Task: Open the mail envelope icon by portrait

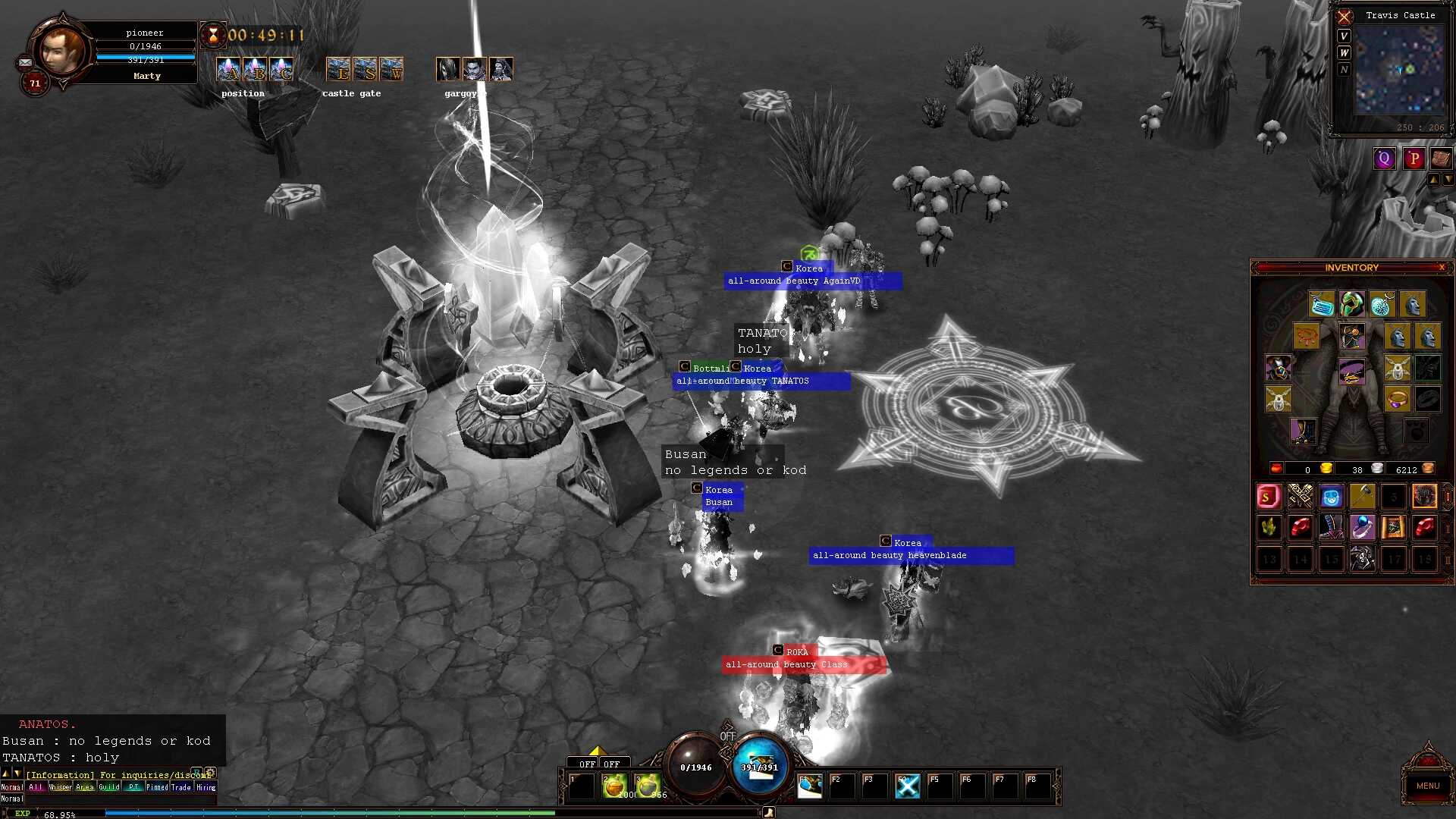Action: click(25, 63)
